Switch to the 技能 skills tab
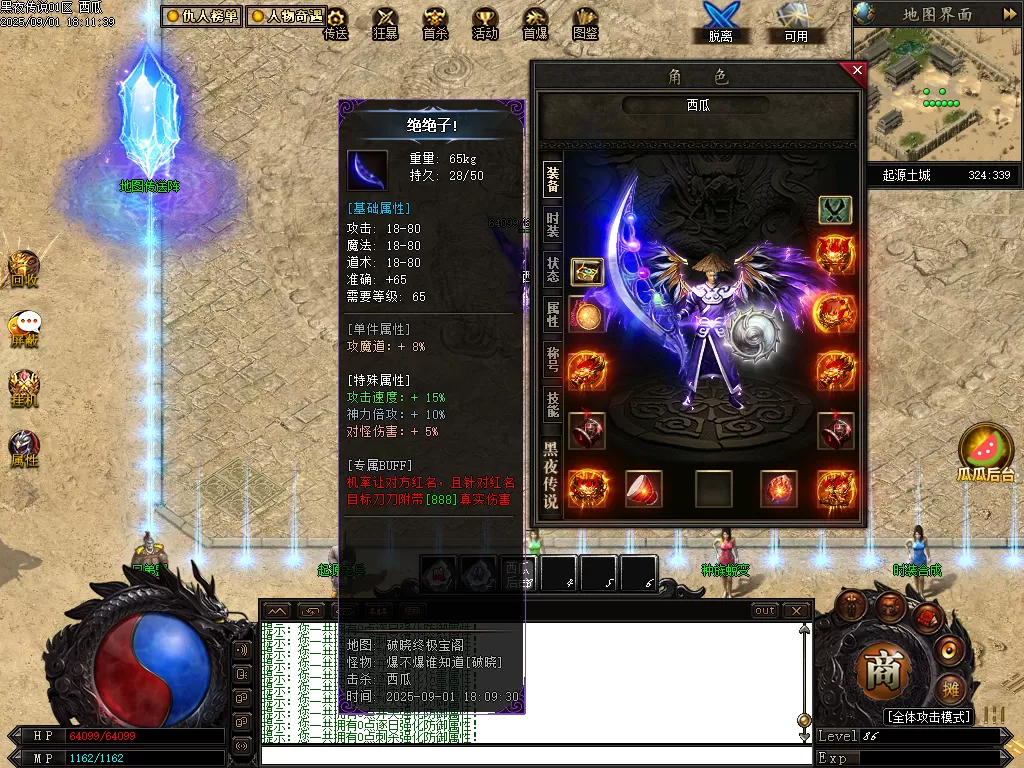 pyautogui.click(x=552, y=404)
